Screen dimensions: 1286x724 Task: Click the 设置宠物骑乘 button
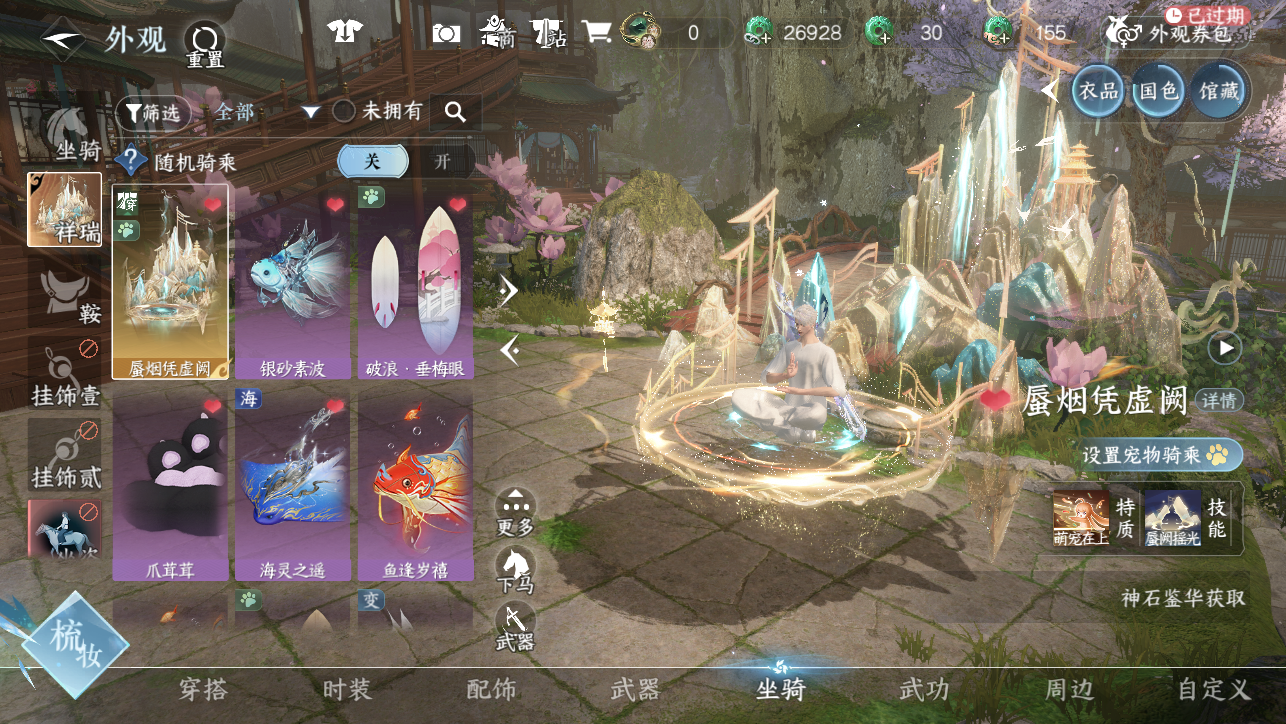1160,455
